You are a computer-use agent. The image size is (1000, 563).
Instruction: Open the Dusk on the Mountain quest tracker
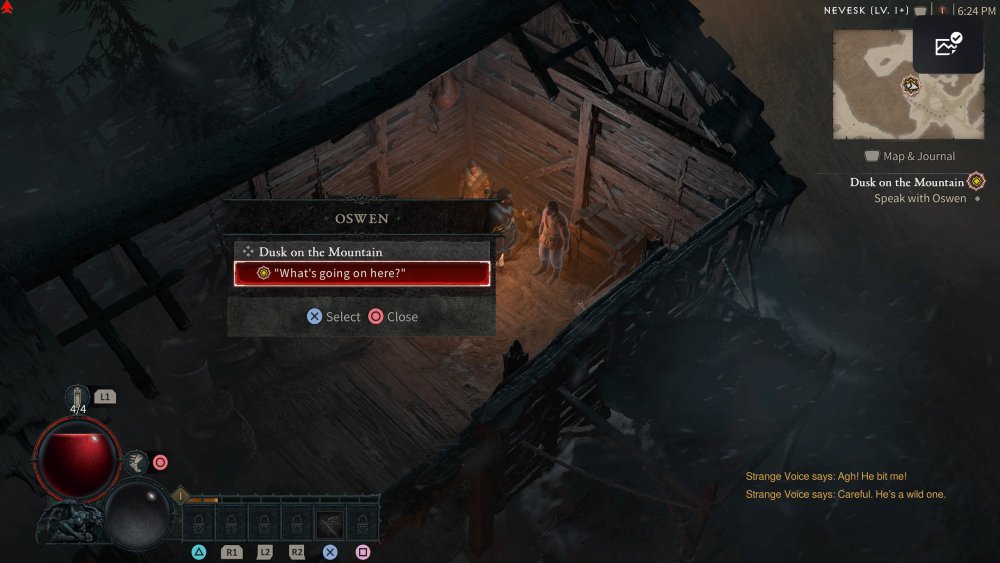coord(907,182)
